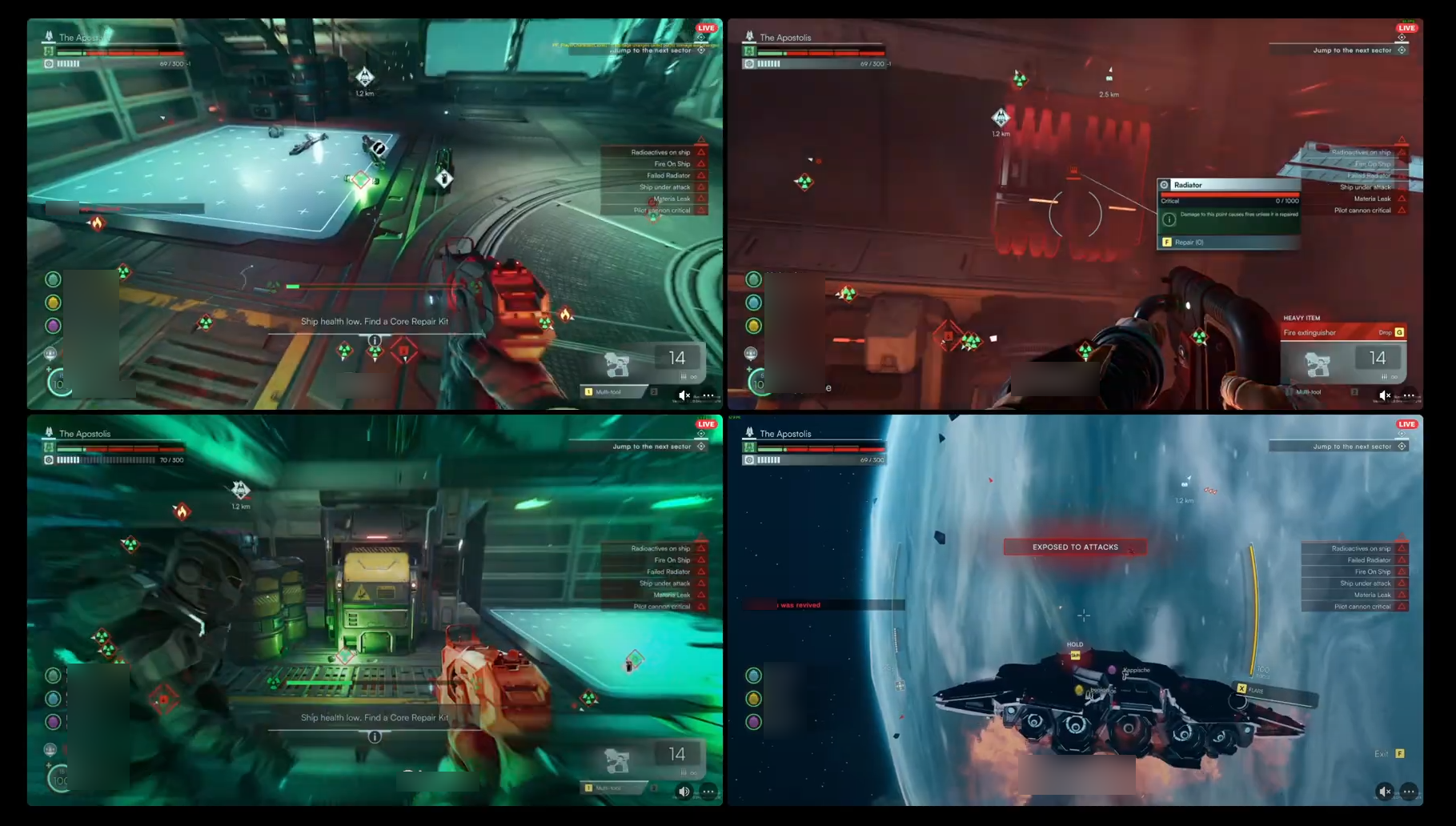
Task: Click the Jump to the next sector objective
Action: (x=648, y=49)
